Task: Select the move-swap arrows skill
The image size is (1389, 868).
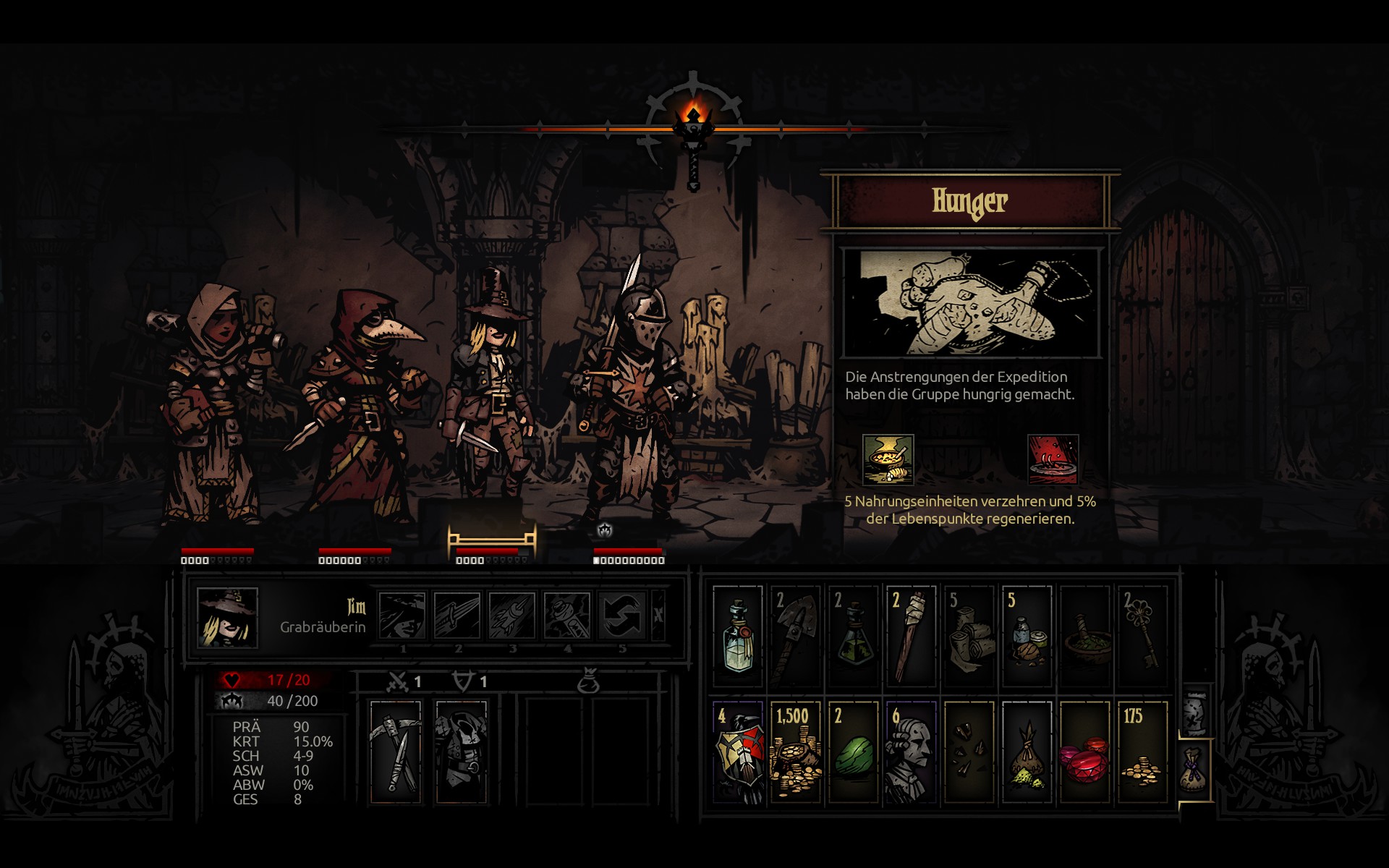Action: click(x=621, y=616)
